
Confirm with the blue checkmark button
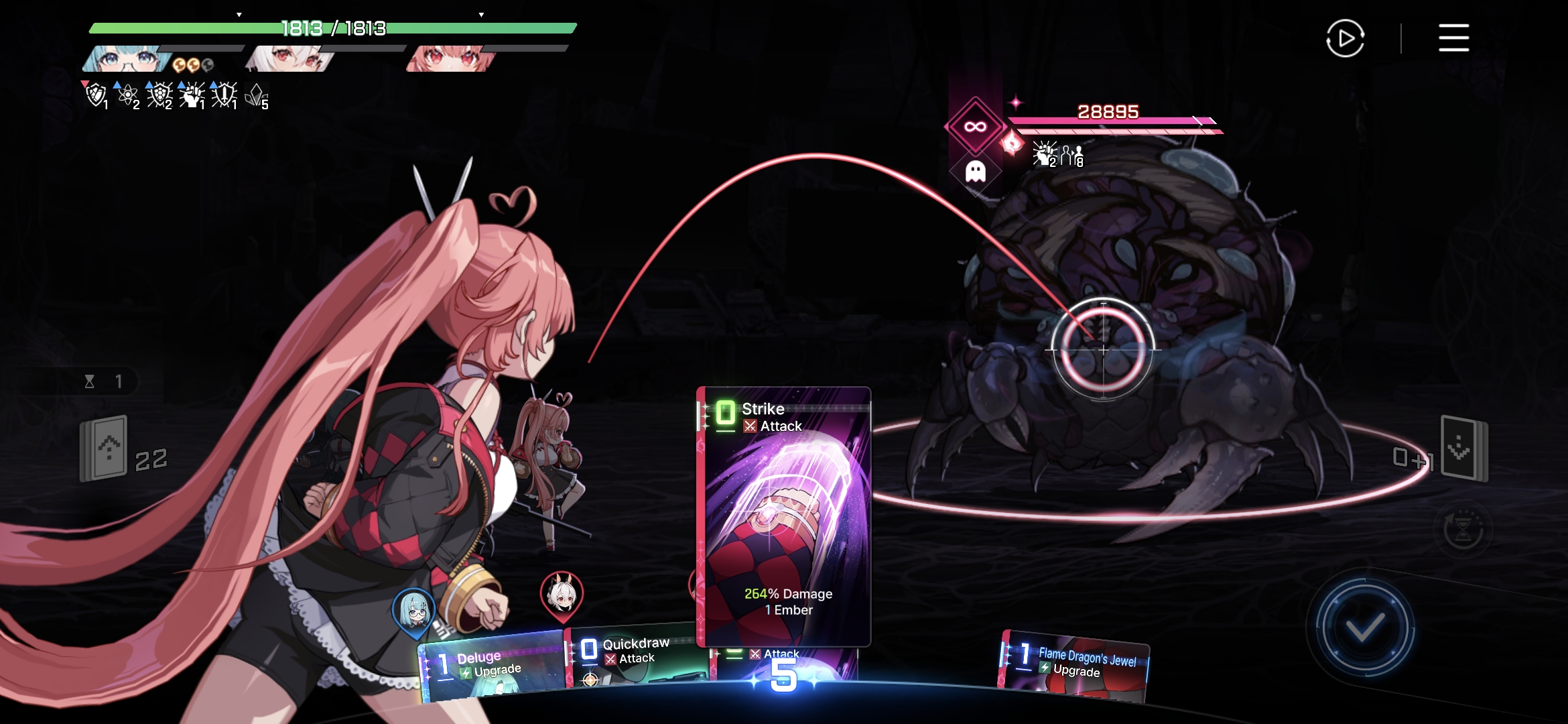tap(1364, 627)
